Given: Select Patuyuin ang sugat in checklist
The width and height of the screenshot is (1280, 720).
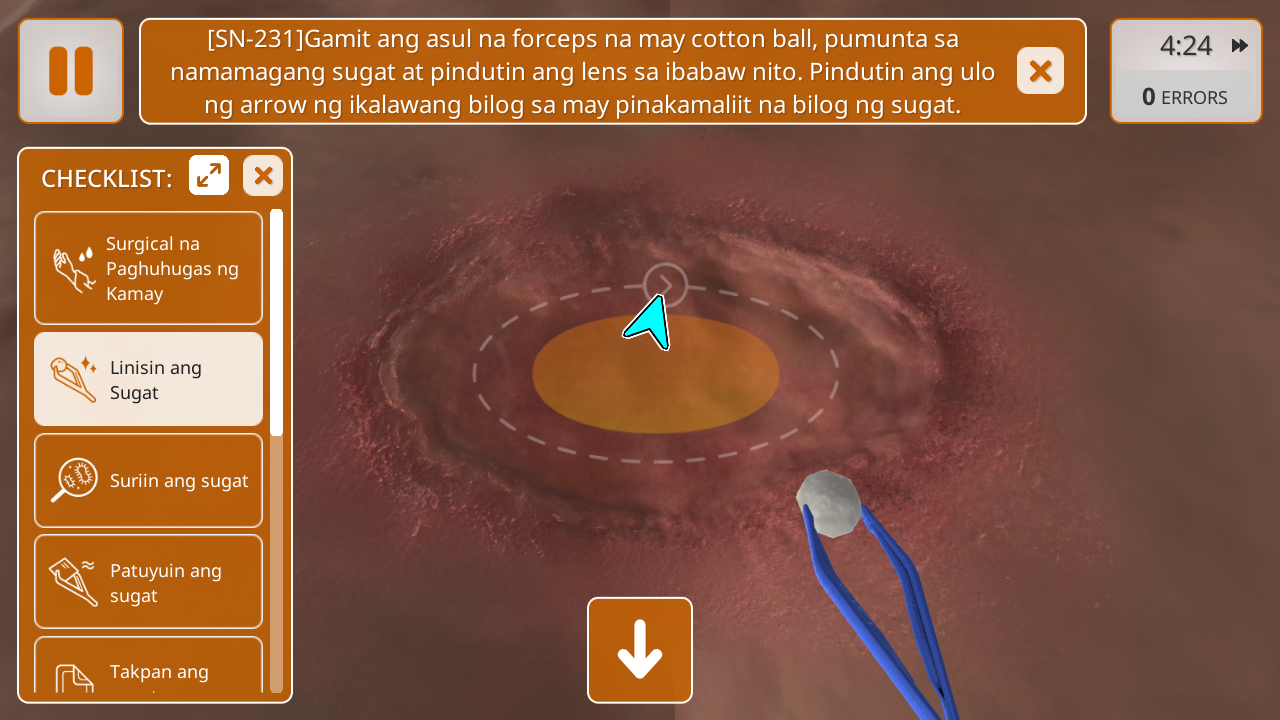Looking at the screenshot, I should pyautogui.click(x=149, y=582).
